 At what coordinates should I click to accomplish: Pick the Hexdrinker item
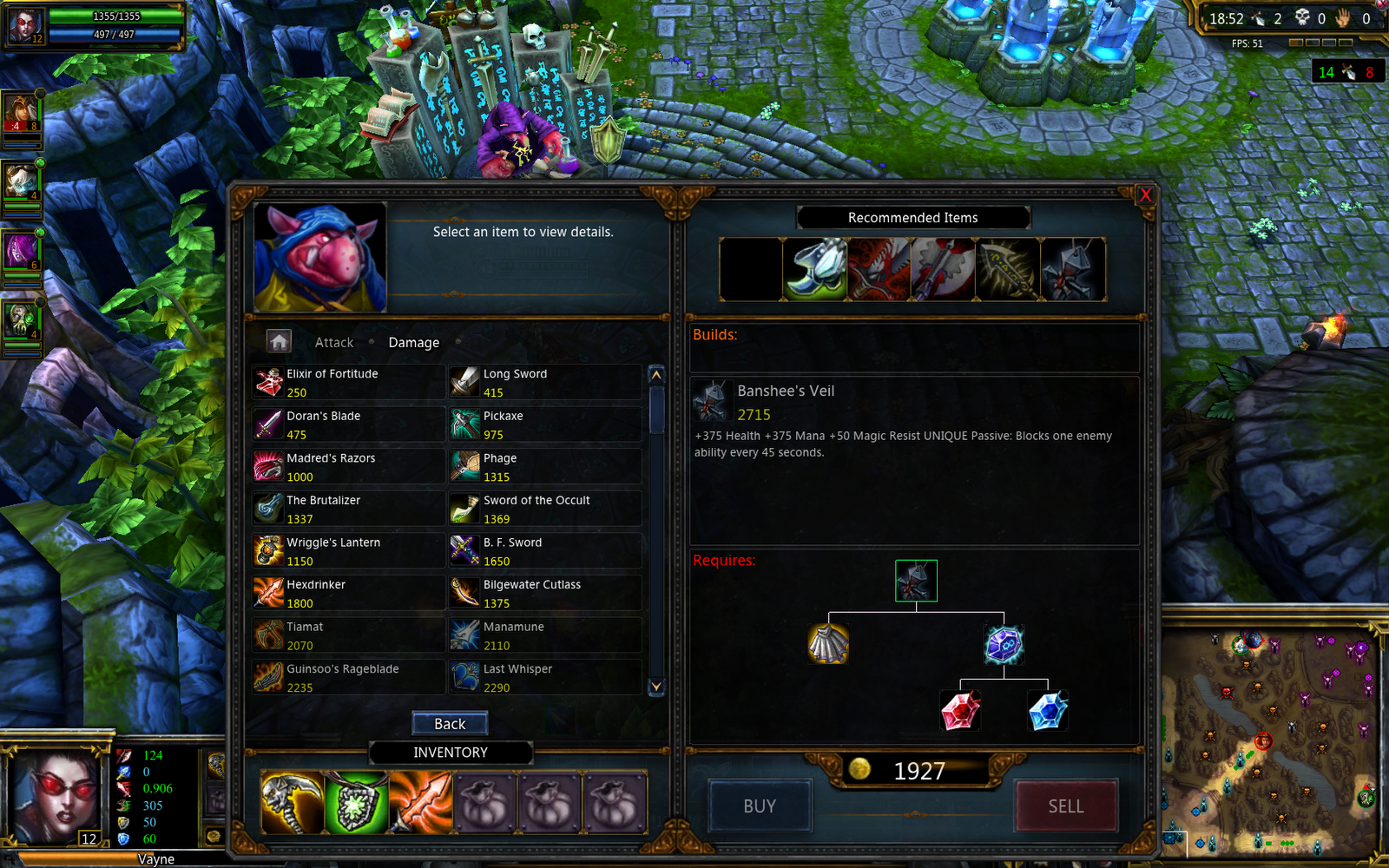point(348,594)
